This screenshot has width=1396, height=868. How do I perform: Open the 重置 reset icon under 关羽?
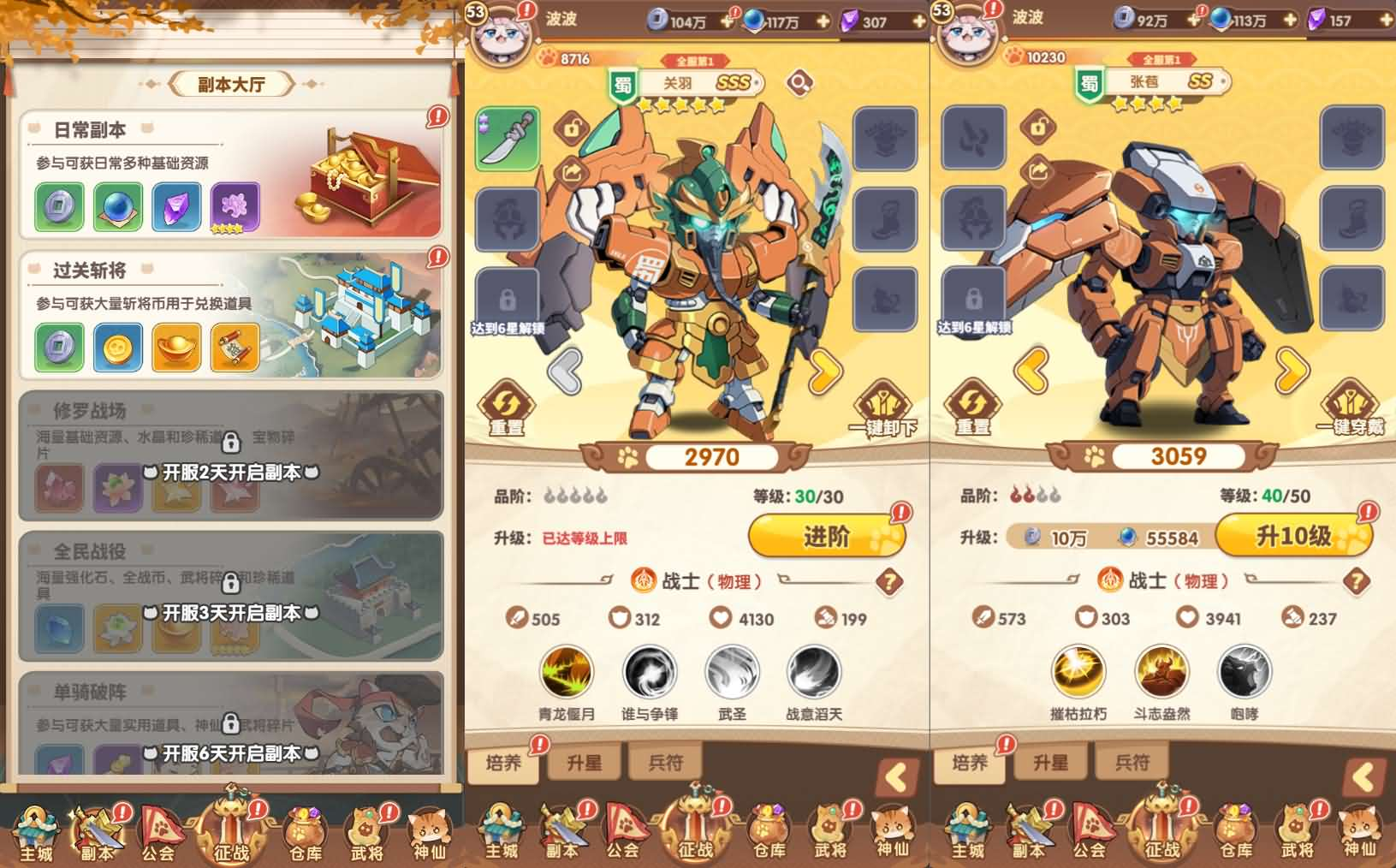505,402
